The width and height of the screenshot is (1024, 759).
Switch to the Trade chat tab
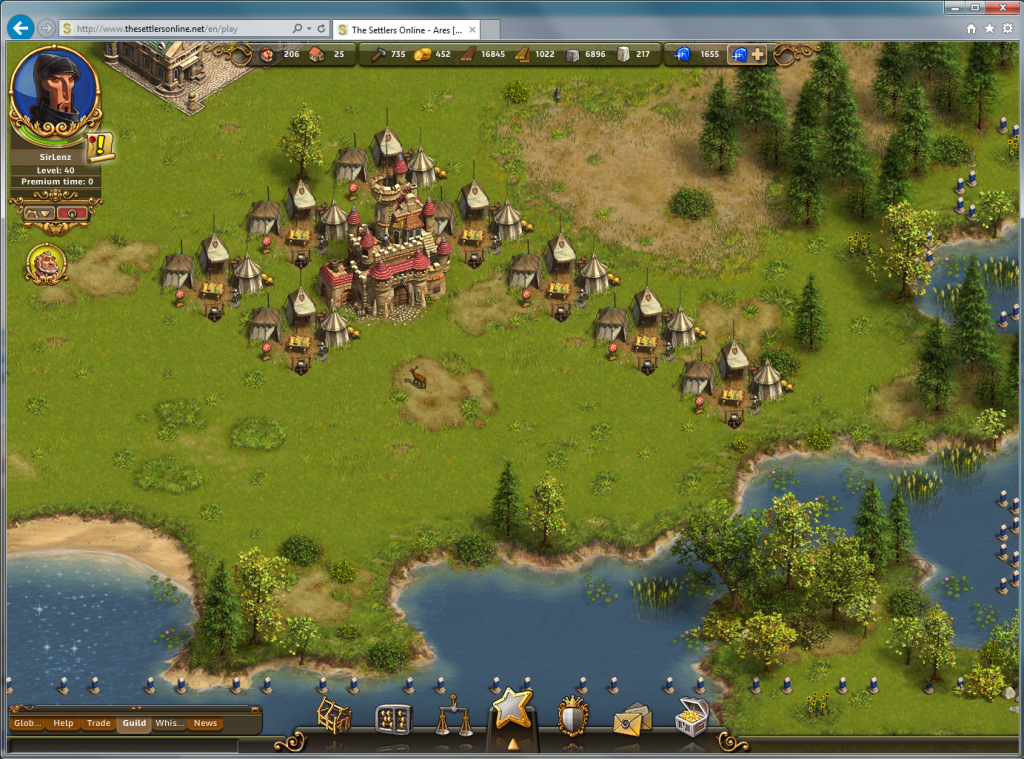98,723
